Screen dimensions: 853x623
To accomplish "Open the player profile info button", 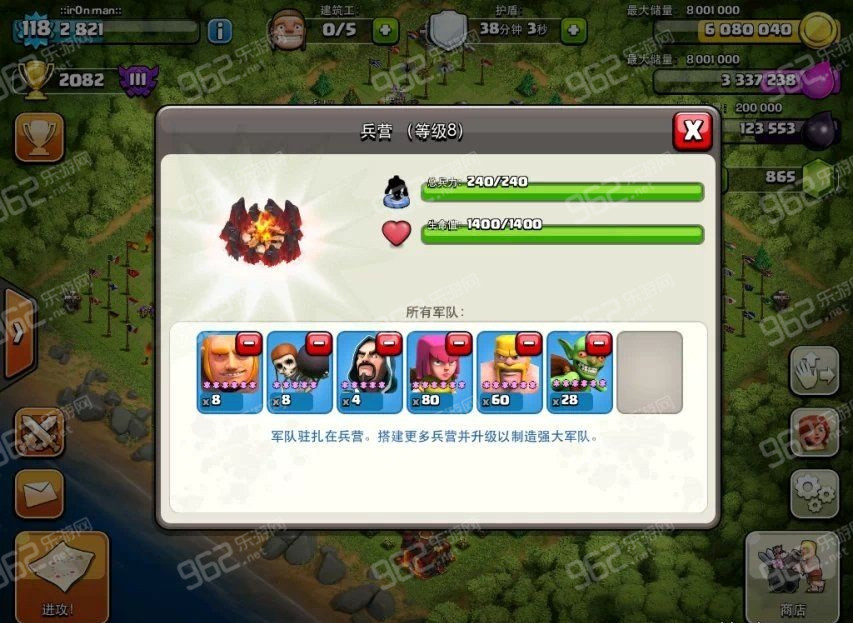I will (x=219, y=30).
